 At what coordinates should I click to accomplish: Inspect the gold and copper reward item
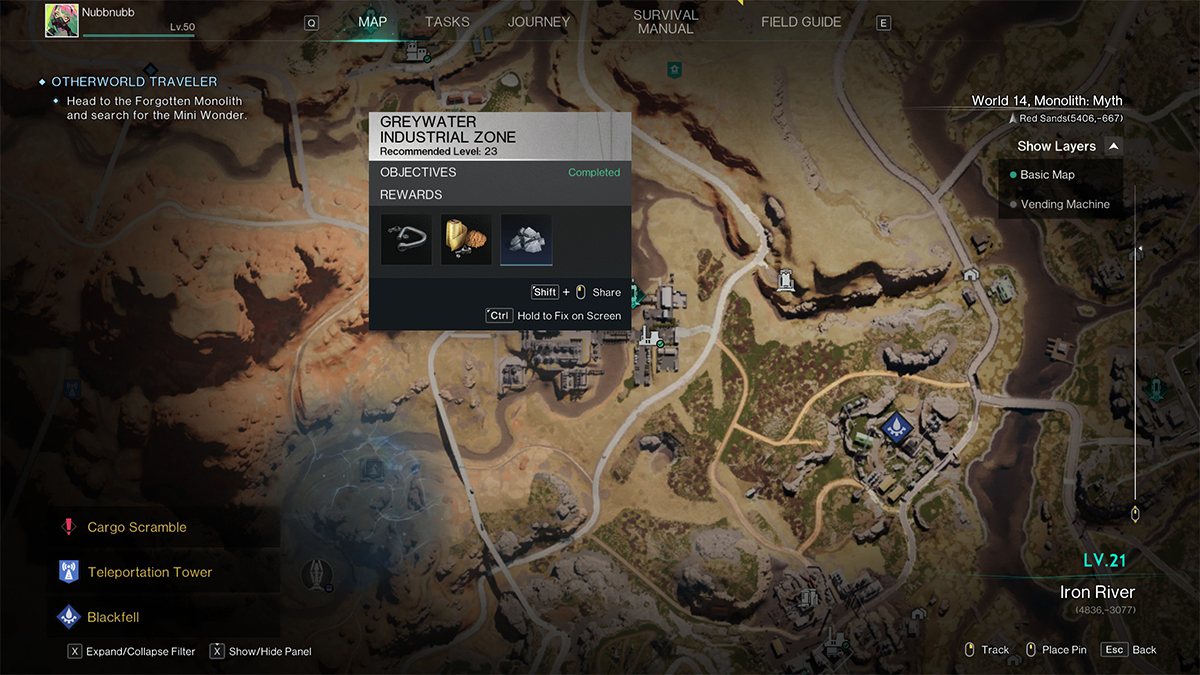pos(466,239)
